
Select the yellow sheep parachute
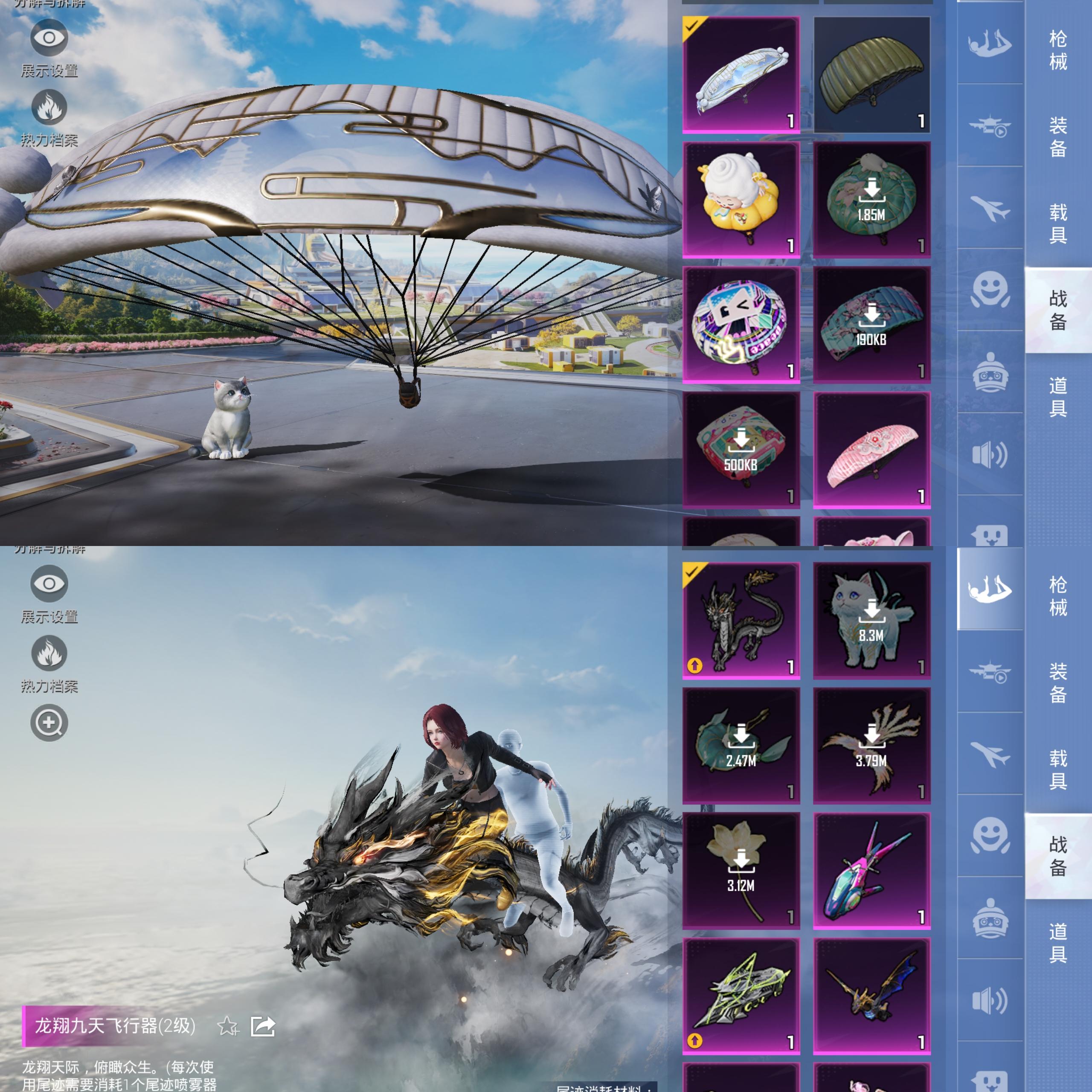(x=741, y=200)
